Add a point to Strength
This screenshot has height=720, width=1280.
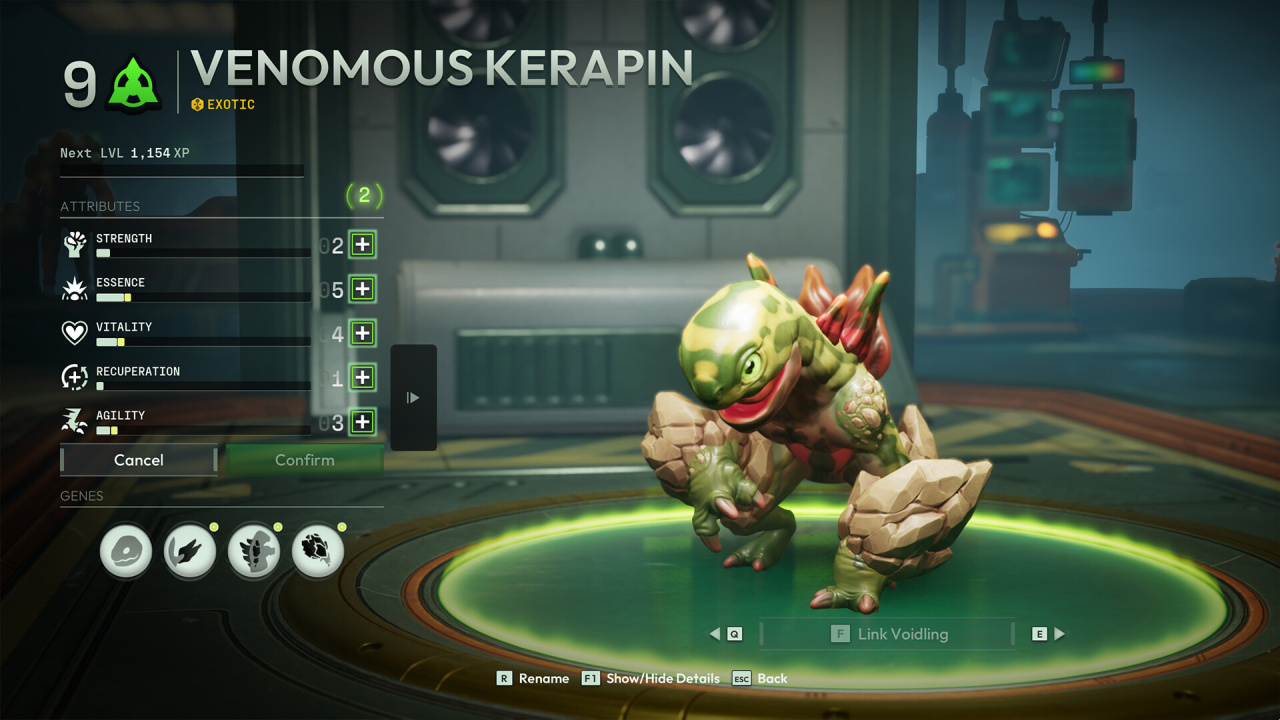click(362, 245)
